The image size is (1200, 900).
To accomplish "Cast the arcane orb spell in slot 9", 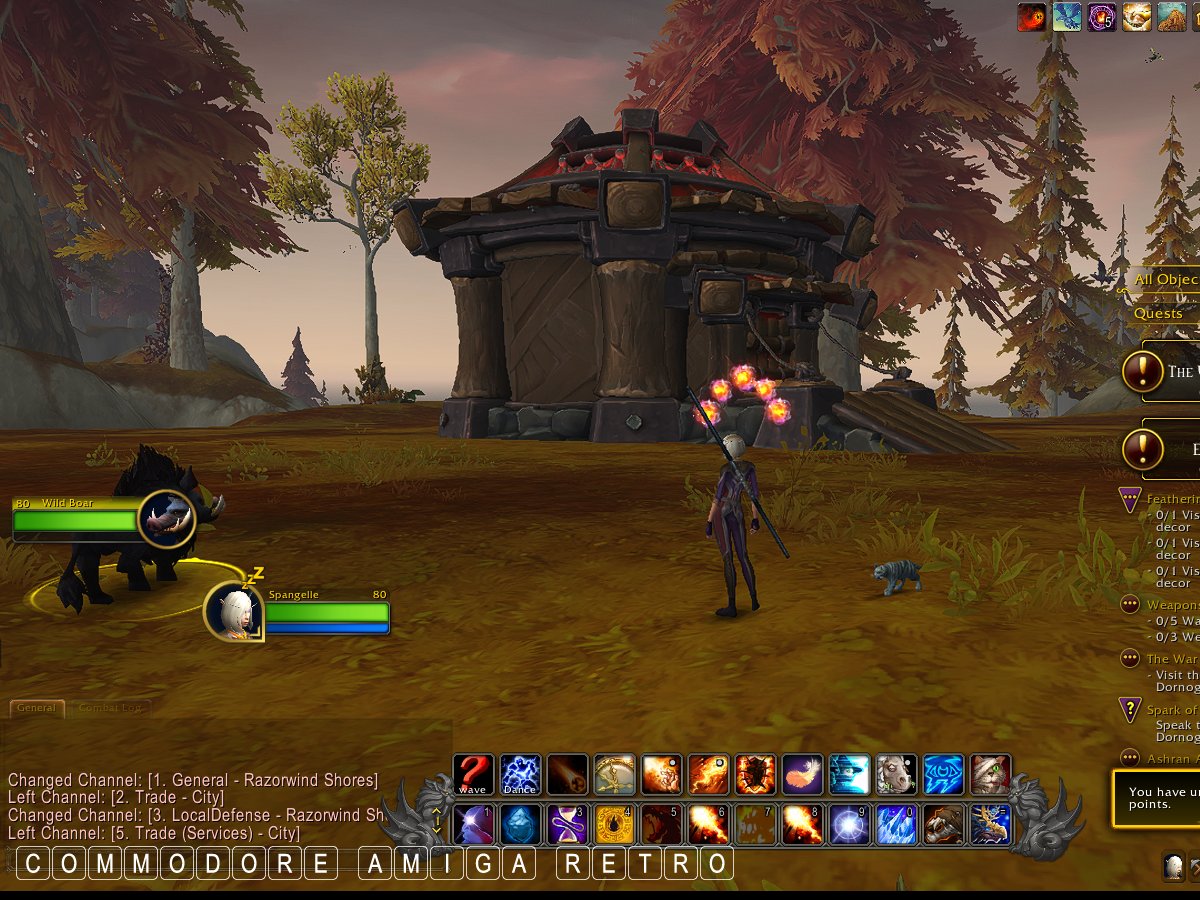I will point(849,825).
